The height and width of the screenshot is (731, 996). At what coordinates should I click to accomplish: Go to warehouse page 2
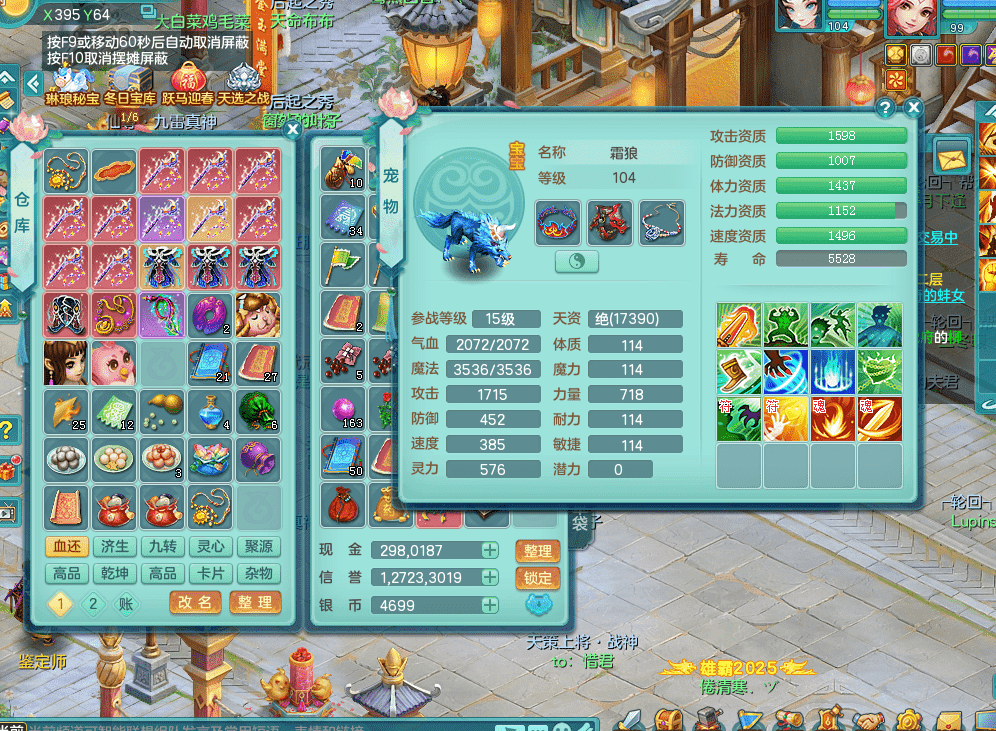pyautogui.click(x=93, y=603)
